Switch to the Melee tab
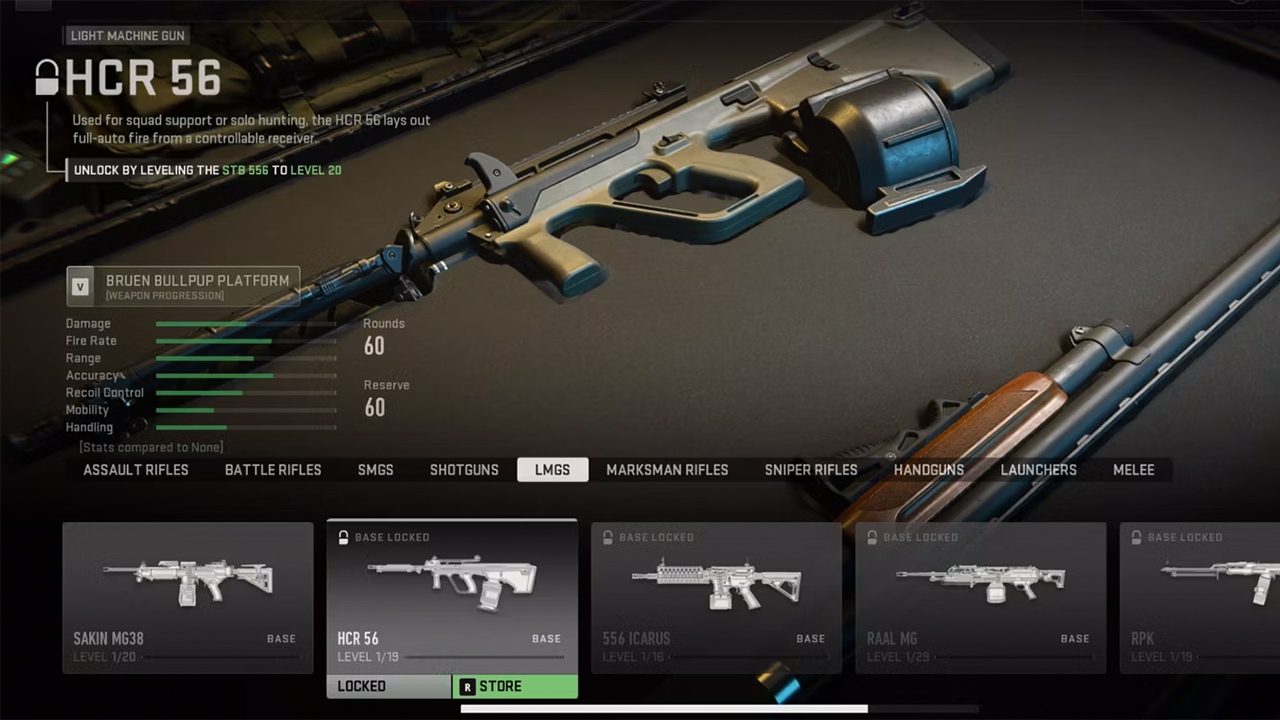 pos(1134,470)
